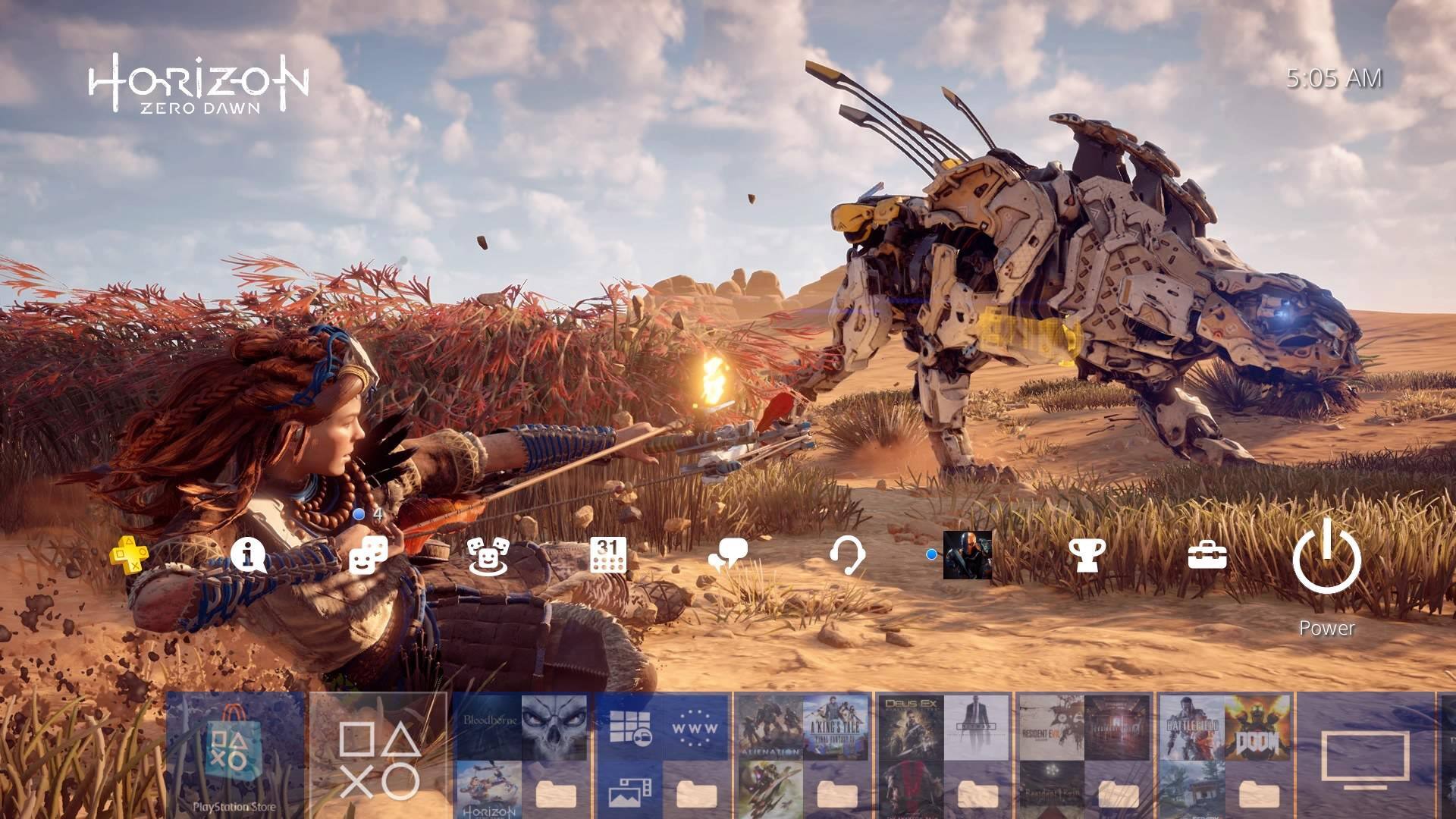
Task: Open the Events calendar icon
Action: tap(608, 555)
